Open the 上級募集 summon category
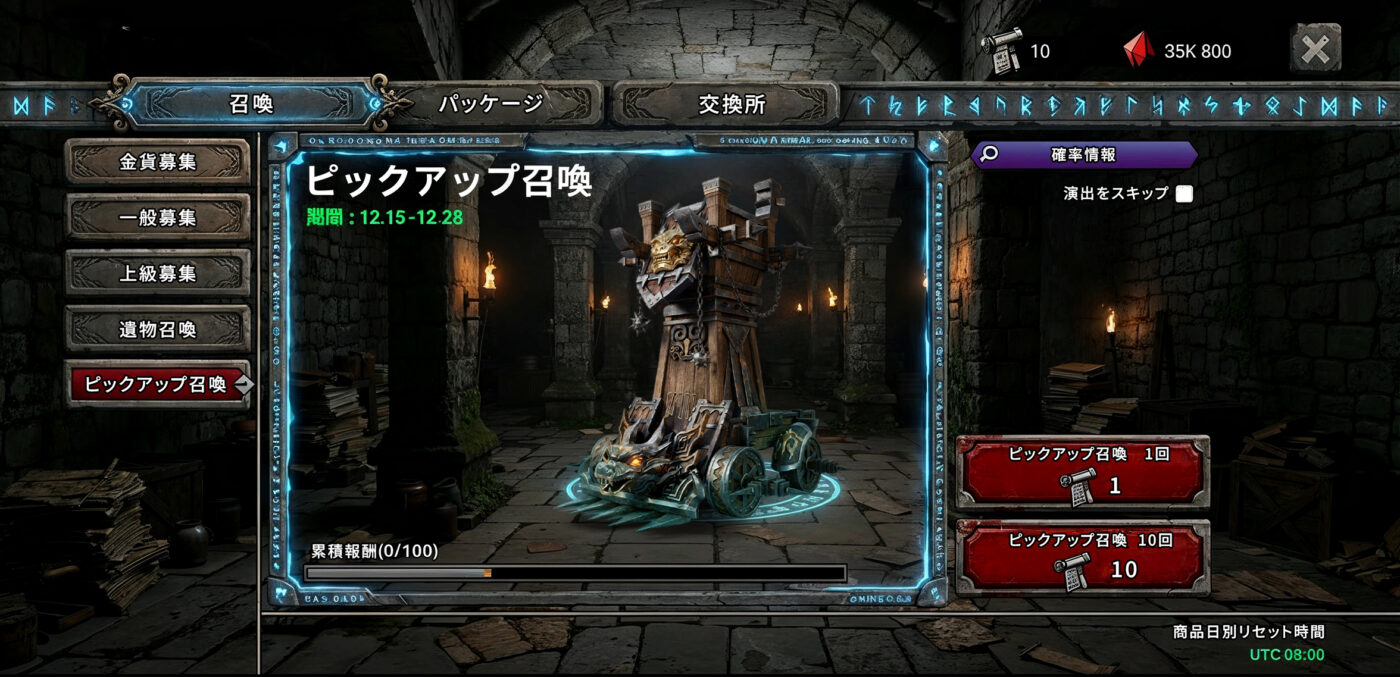1400x677 pixels. [157, 273]
